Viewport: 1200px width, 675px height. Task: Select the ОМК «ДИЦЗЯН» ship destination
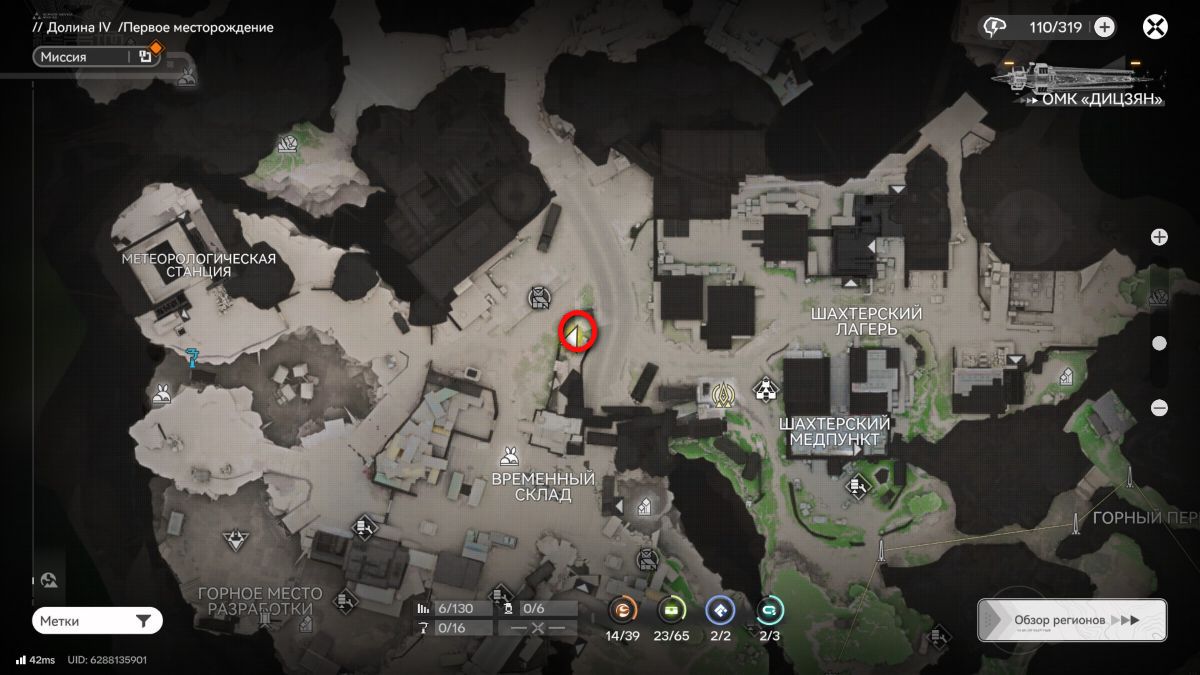[x=1078, y=79]
